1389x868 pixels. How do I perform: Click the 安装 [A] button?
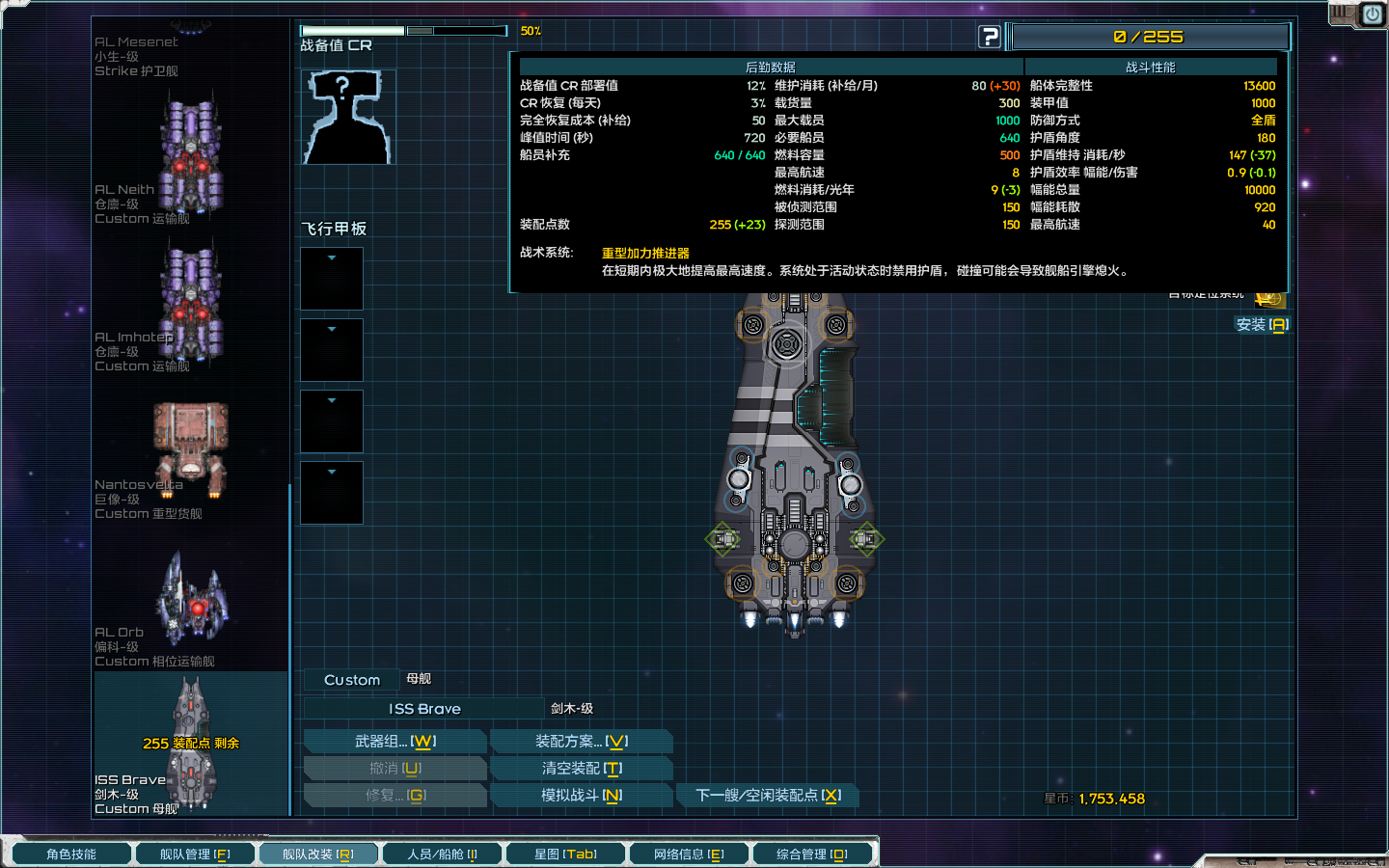(1265, 325)
